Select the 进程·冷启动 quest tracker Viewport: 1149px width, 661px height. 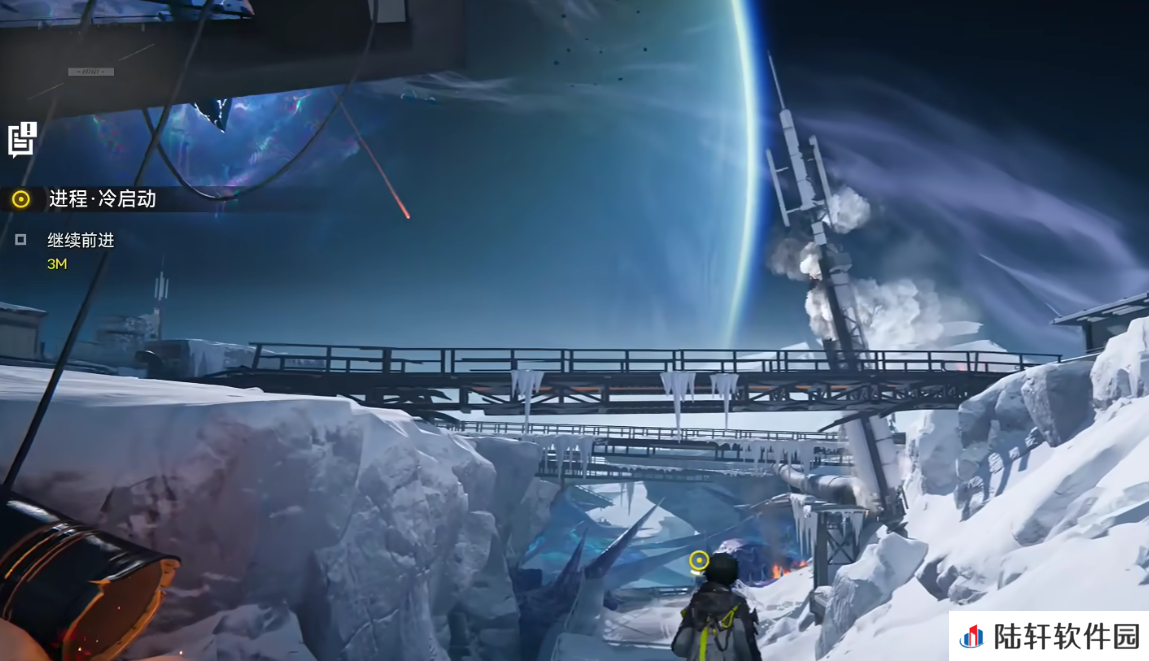pyautogui.click(x=102, y=199)
